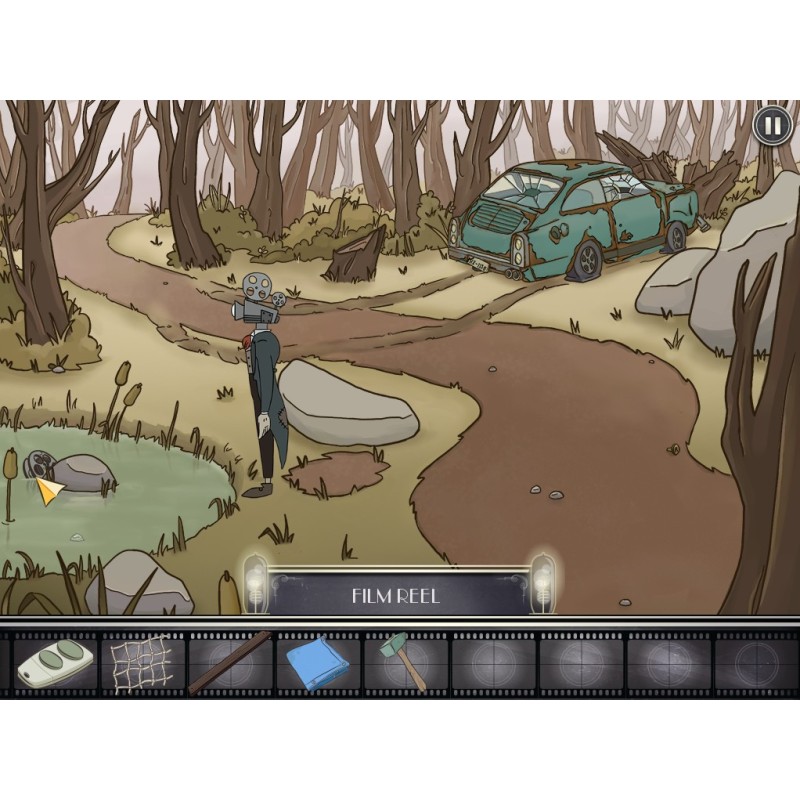
Task: Select the two-button remote in the inventory
Action: coord(54,663)
